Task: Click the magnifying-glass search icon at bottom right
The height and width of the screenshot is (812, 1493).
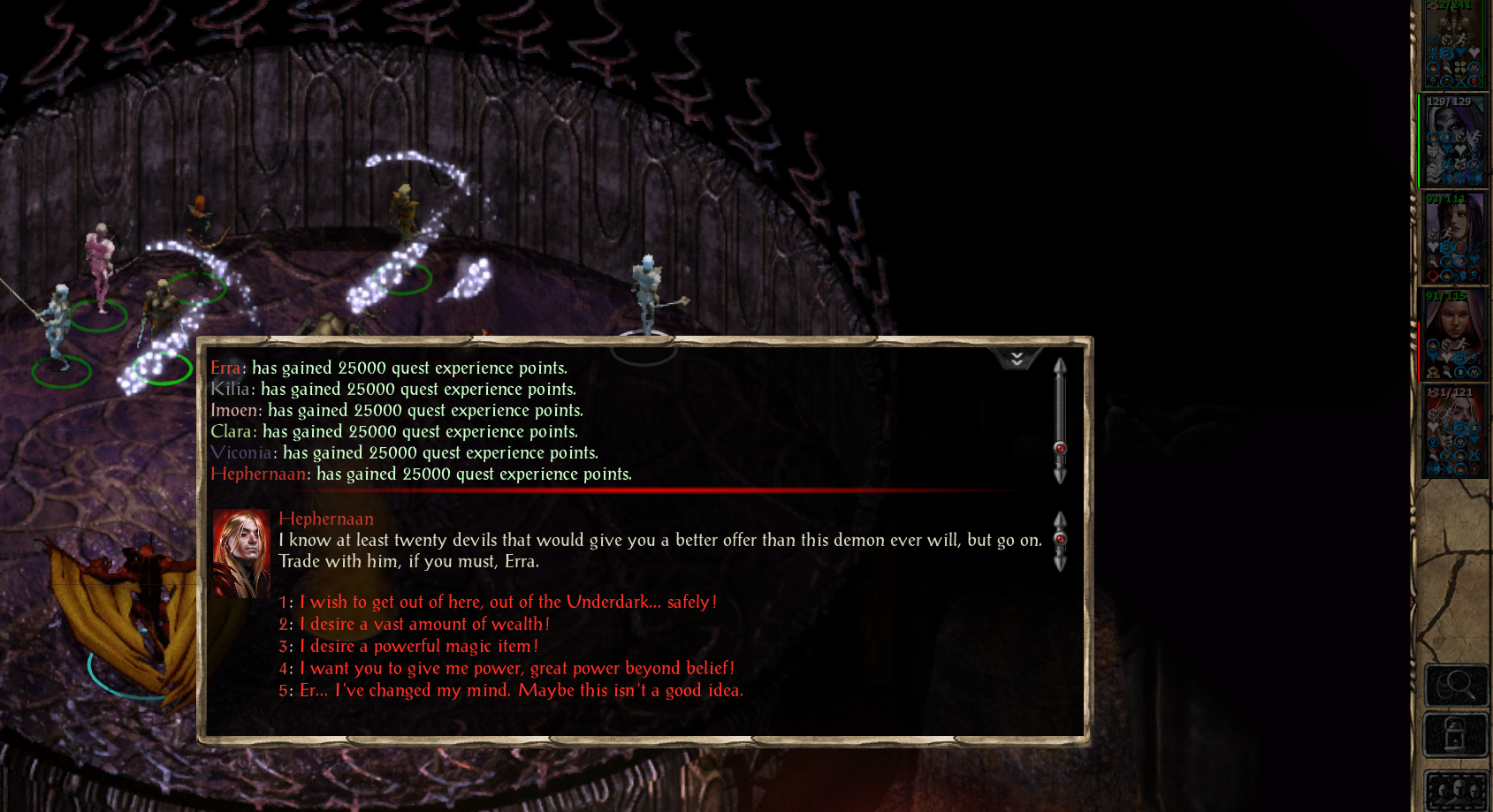Action: point(1455,687)
